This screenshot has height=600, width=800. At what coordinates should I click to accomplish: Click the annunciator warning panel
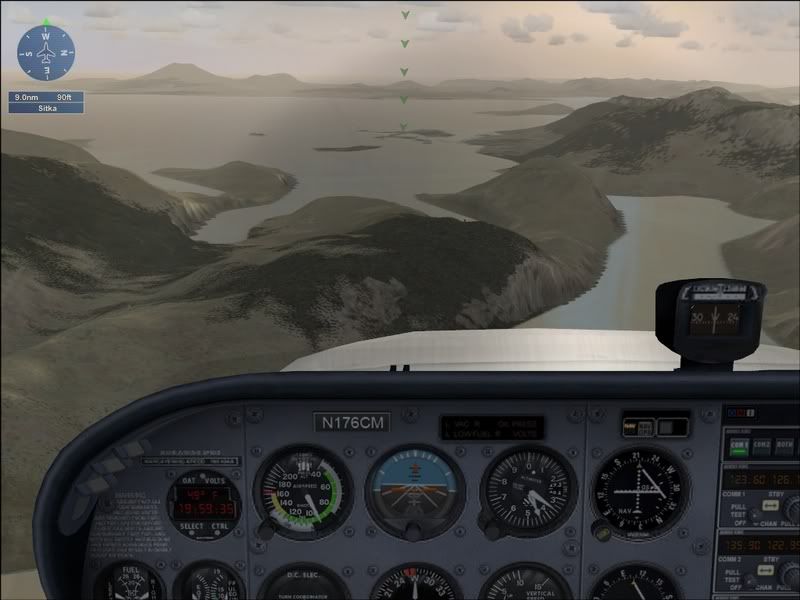tap(493, 427)
